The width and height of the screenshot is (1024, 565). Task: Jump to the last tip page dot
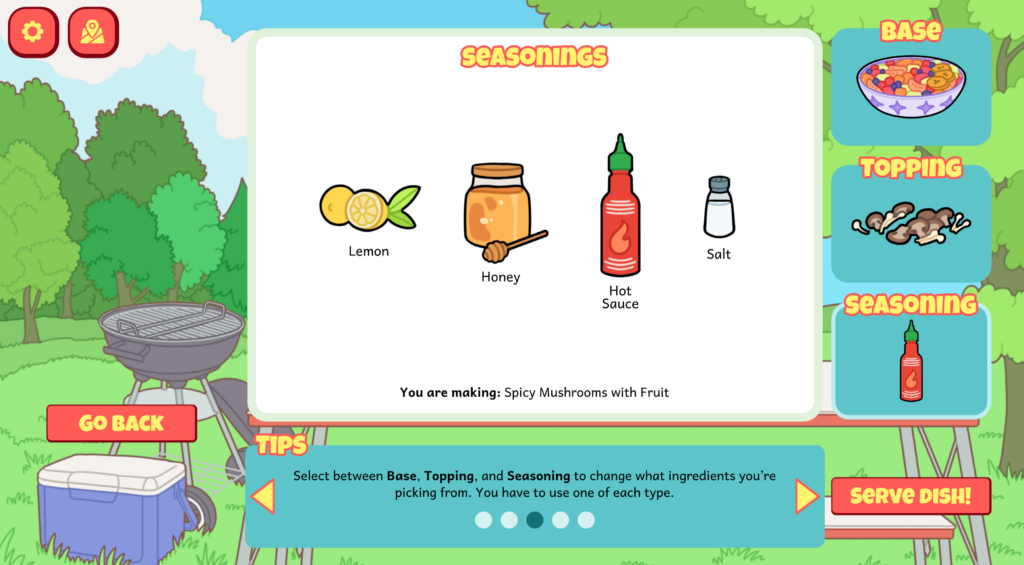click(x=586, y=520)
